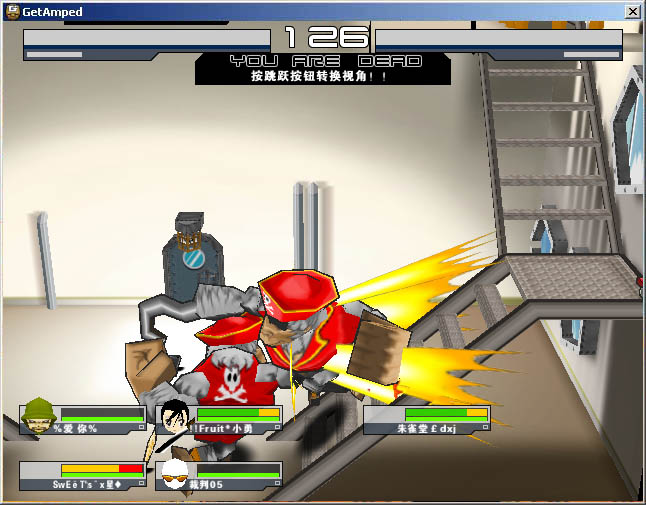This screenshot has width=646, height=505.
Task: Select the 裁判05 player panel
Action: 219,475
